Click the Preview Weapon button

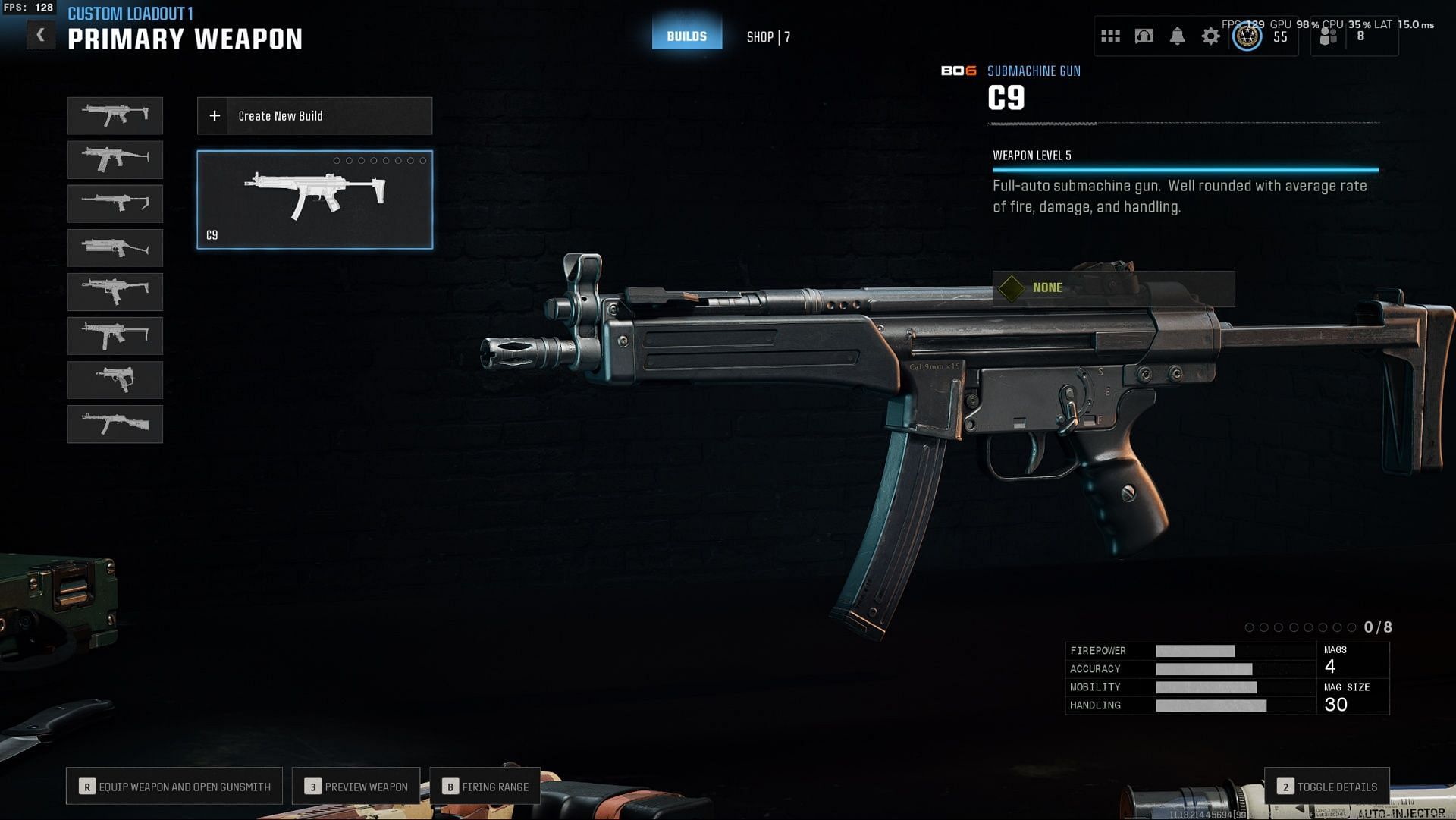(356, 787)
